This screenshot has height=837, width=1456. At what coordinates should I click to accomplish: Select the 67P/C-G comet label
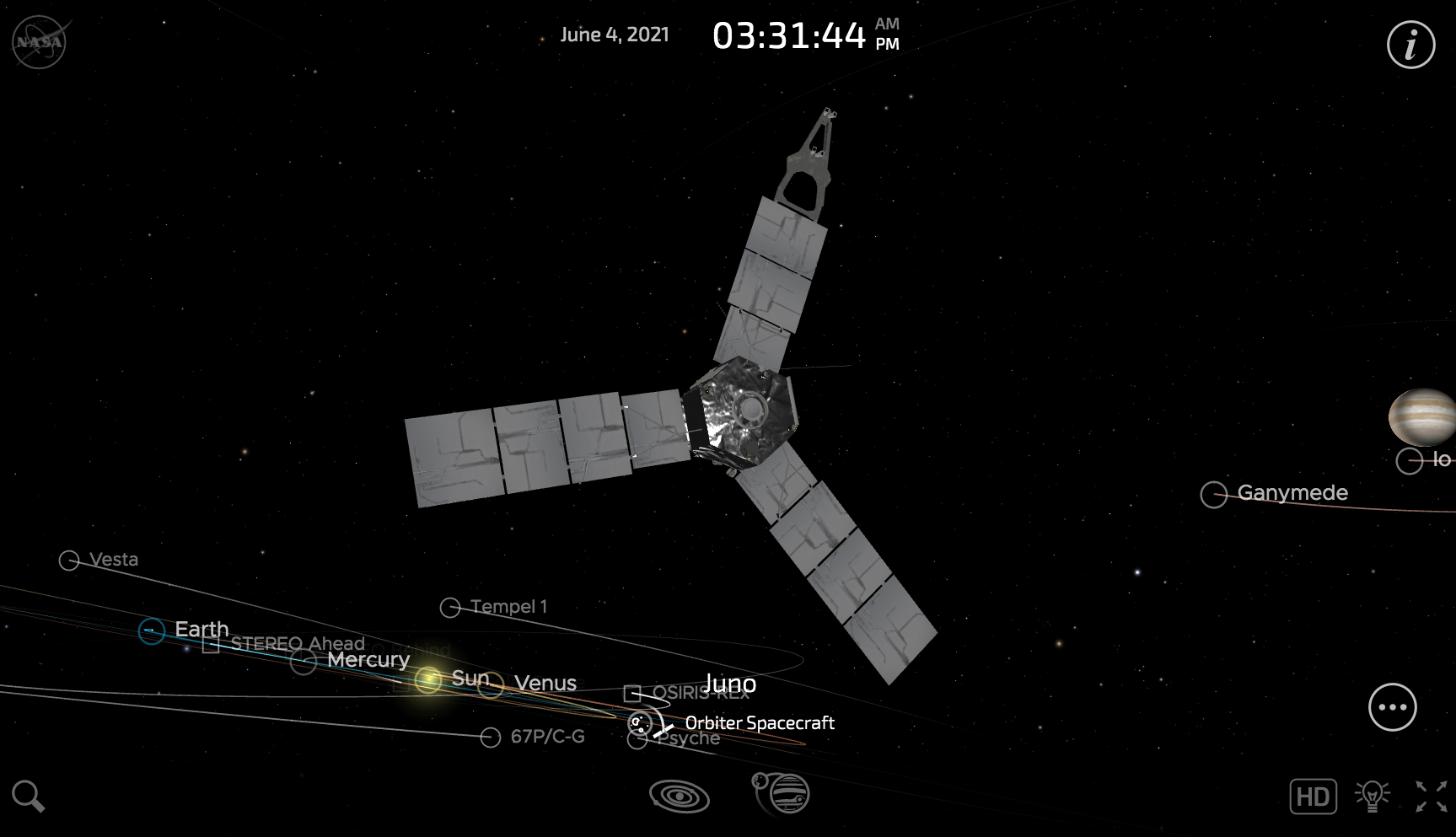[547, 737]
